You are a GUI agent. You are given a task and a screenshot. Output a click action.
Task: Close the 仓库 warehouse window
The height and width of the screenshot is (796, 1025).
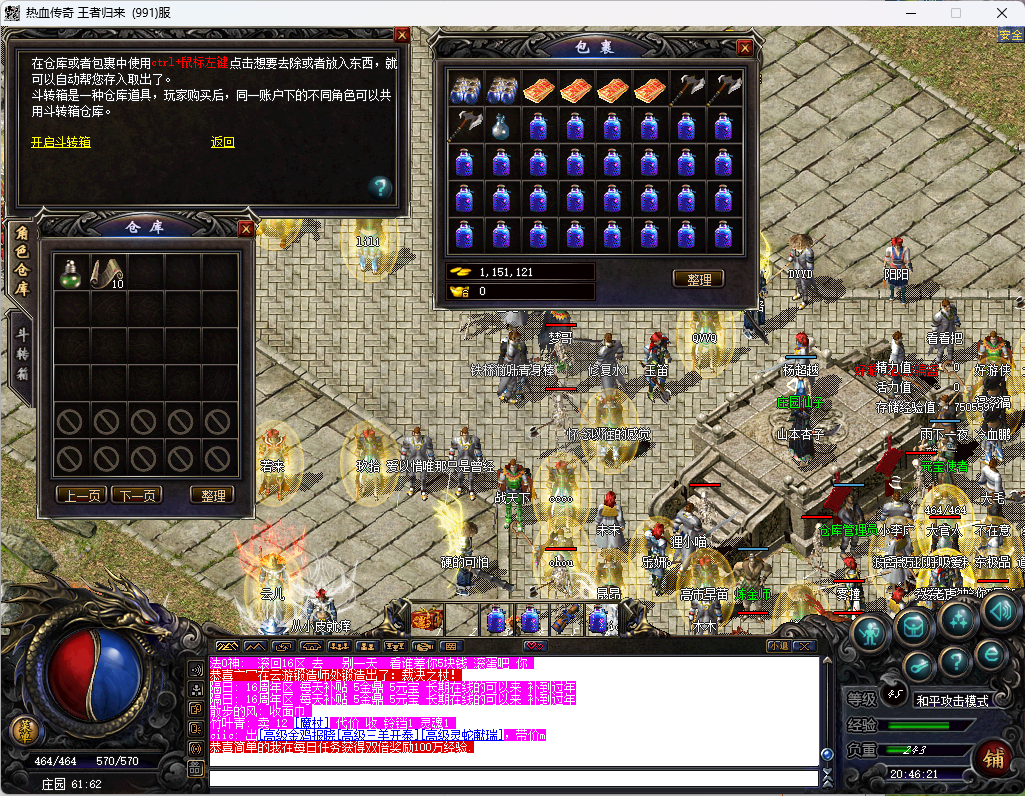[246, 228]
